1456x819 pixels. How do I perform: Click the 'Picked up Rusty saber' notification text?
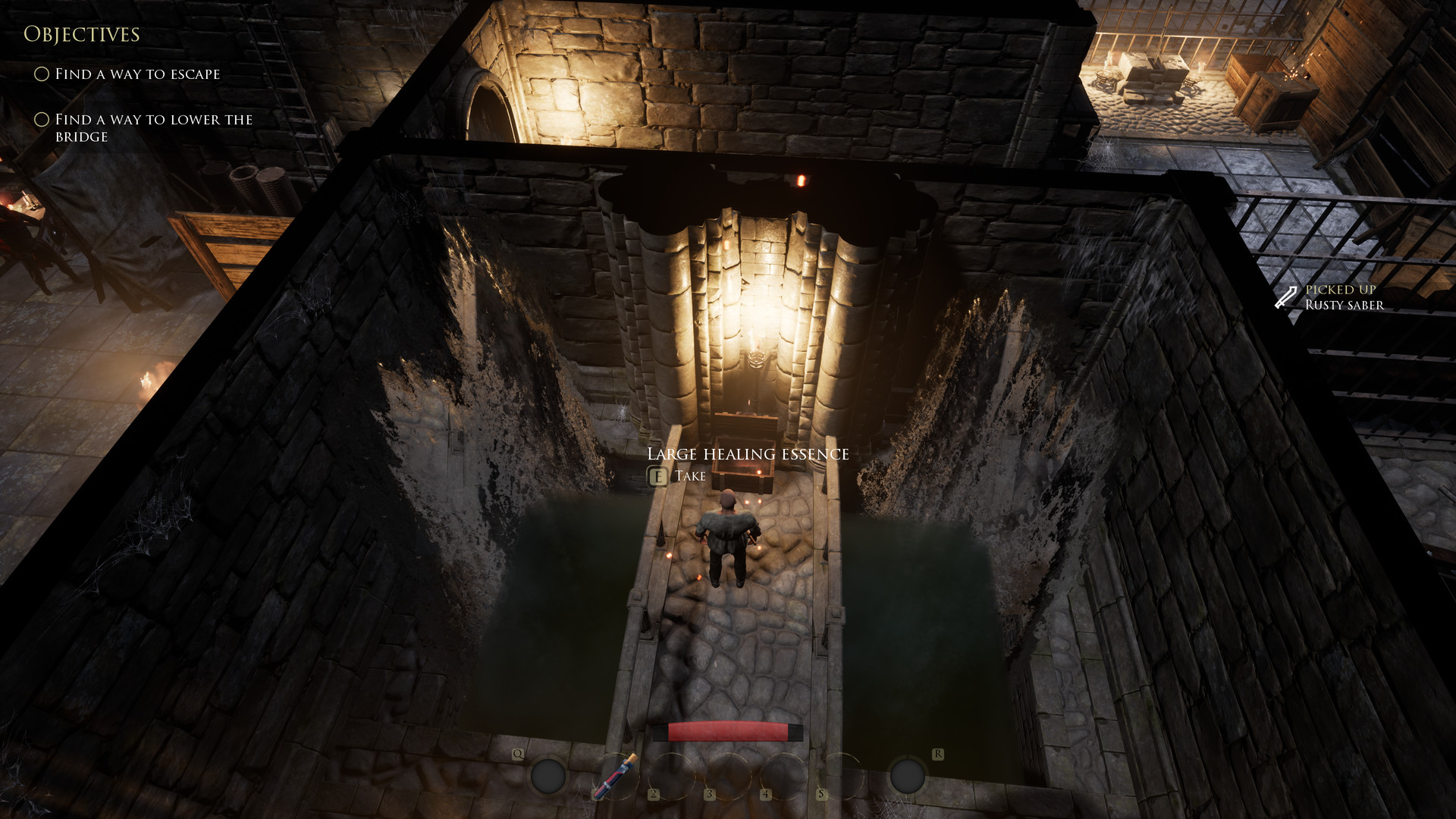tap(1343, 298)
